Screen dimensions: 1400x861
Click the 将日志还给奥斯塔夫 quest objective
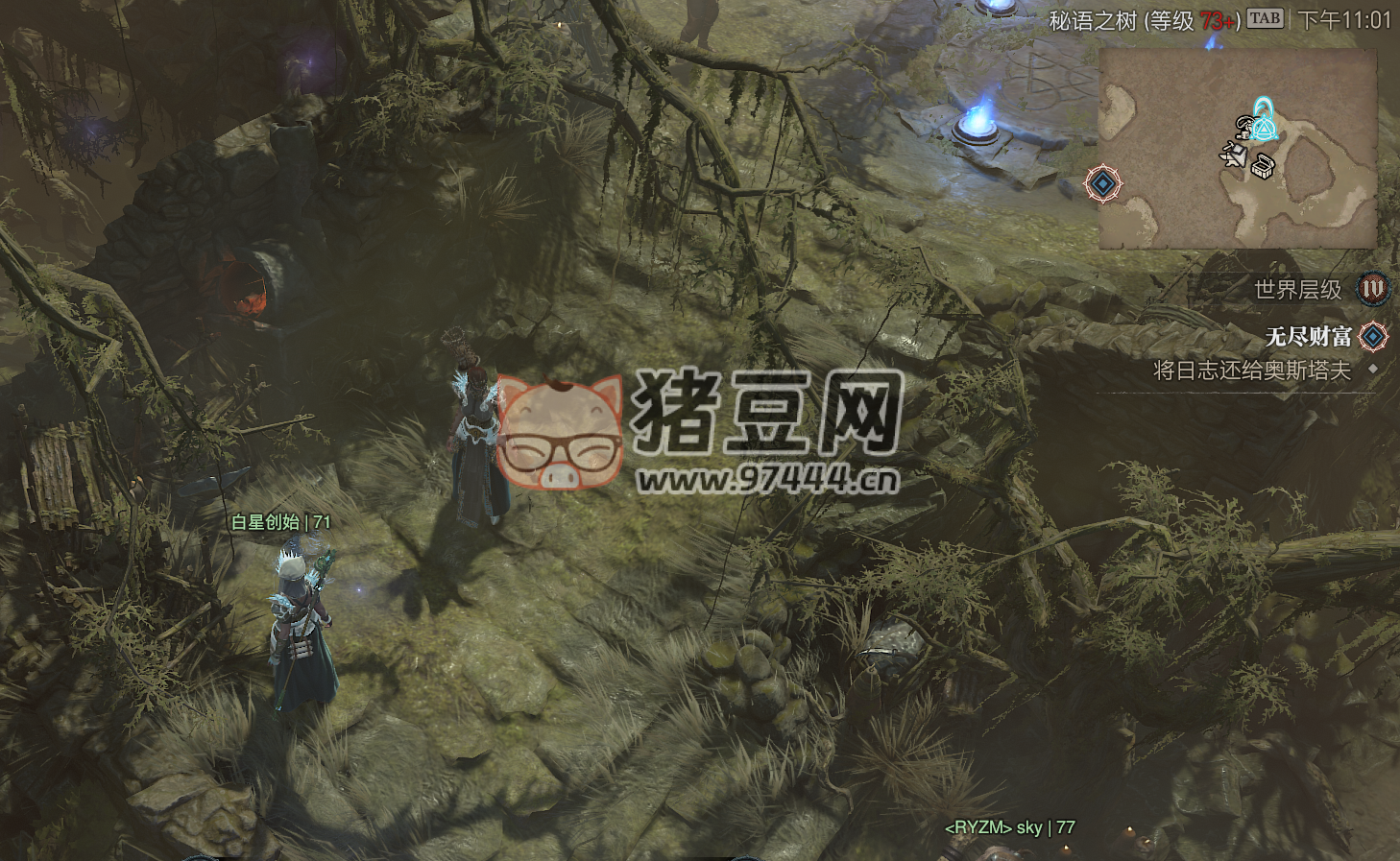pos(1251,371)
